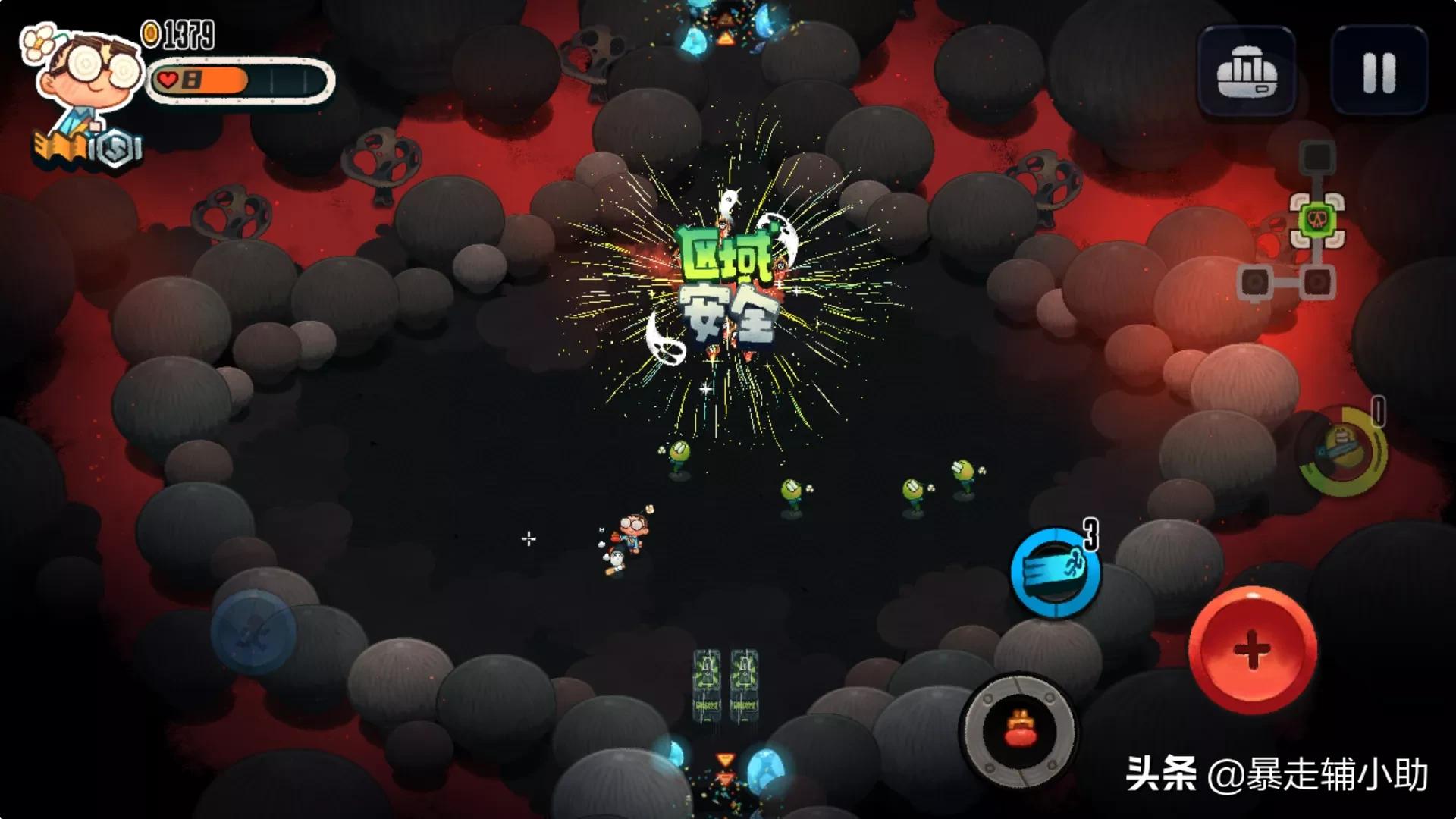Screen dimensions: 1456x819
Task: Select the hexagon shield badge icon
Action: coord(116,149)
